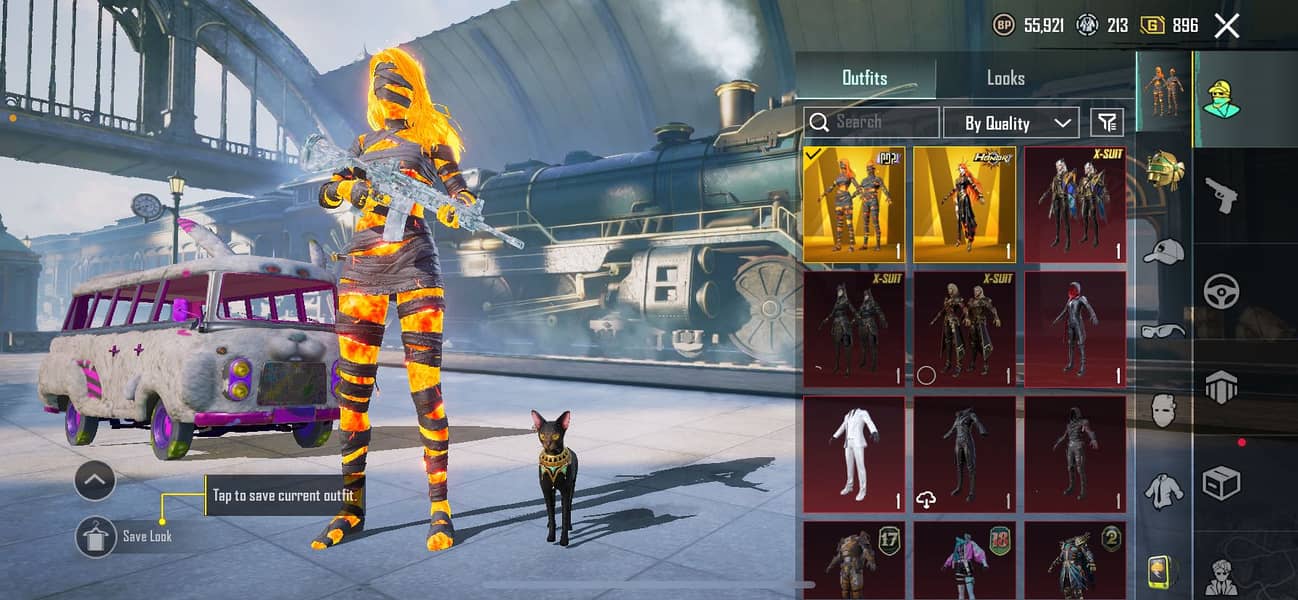Open the steering wheel vehicle category

click(x=1220, y=290)
